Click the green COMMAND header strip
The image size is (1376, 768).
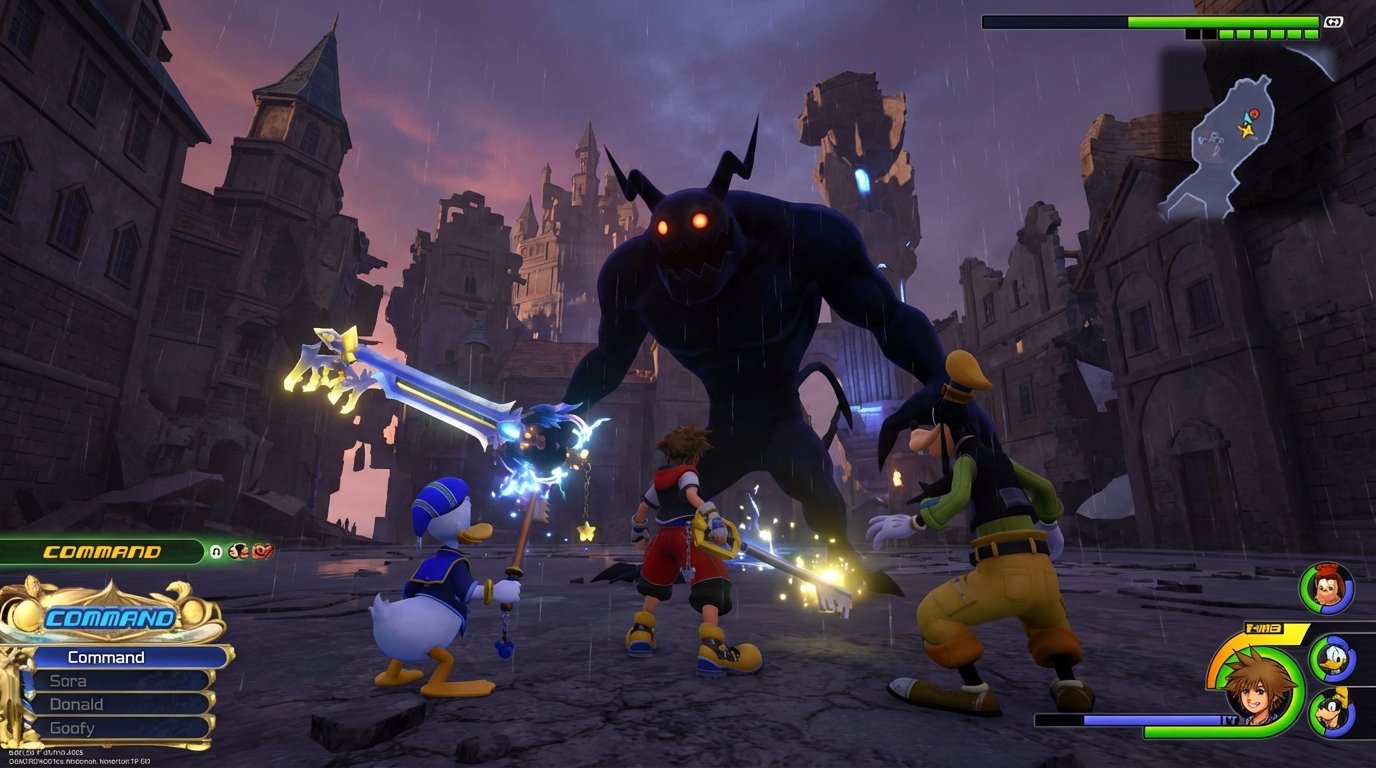[x=100, y=550]
